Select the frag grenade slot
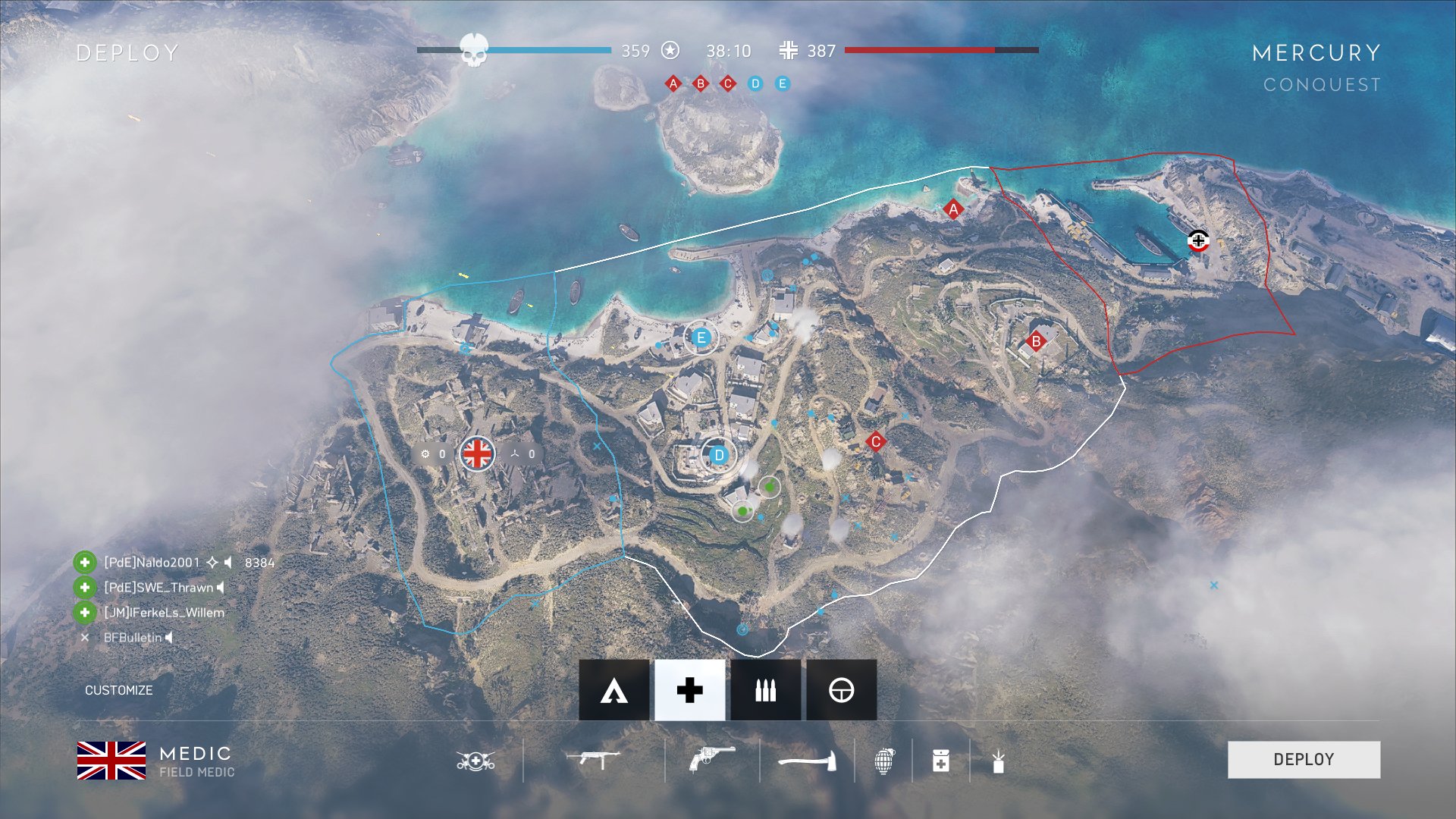This screenshot has height=819, width=1456. [x=884, y=760]
